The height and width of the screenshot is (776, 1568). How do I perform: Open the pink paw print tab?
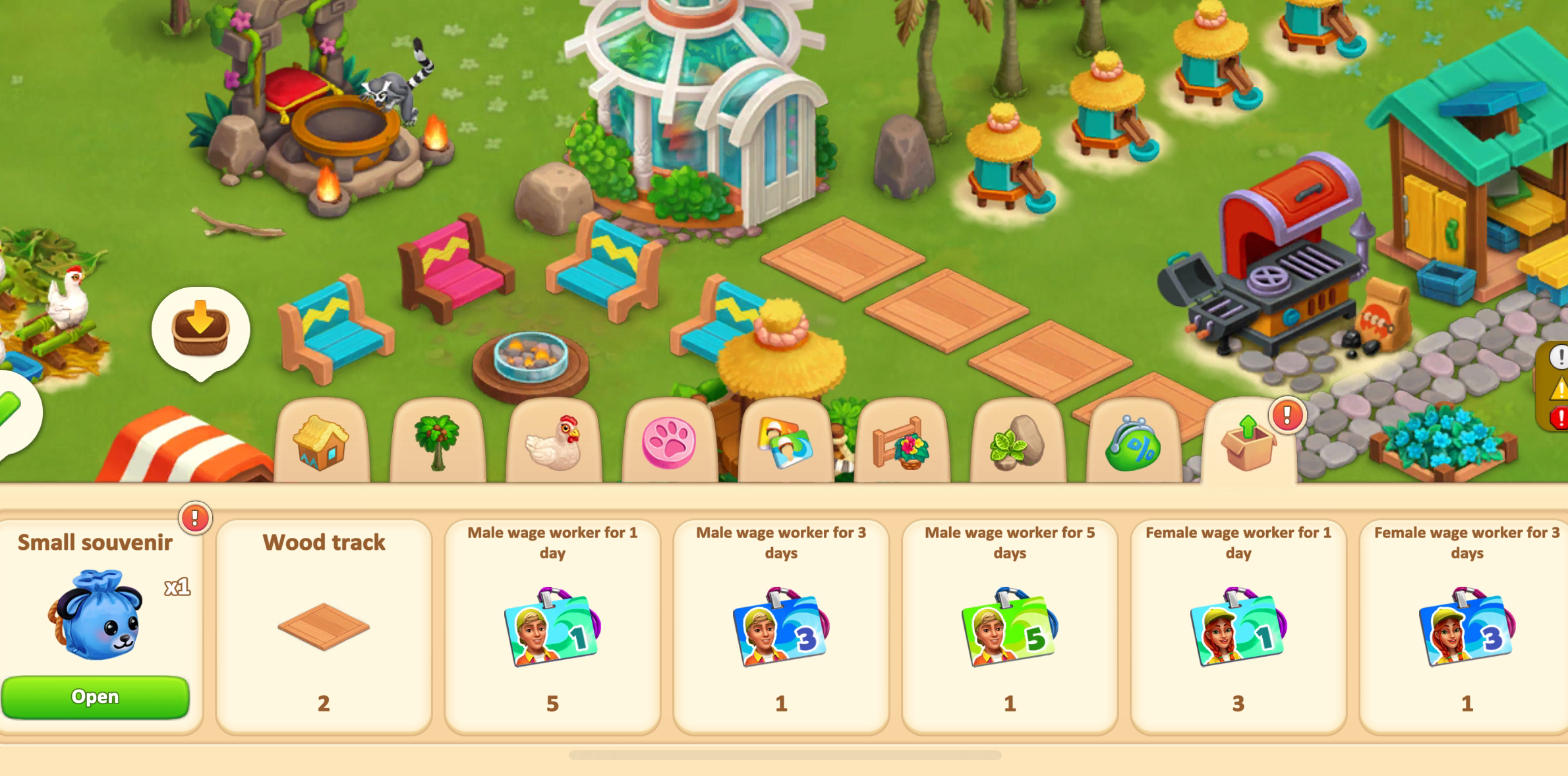[x=669, y=443]
